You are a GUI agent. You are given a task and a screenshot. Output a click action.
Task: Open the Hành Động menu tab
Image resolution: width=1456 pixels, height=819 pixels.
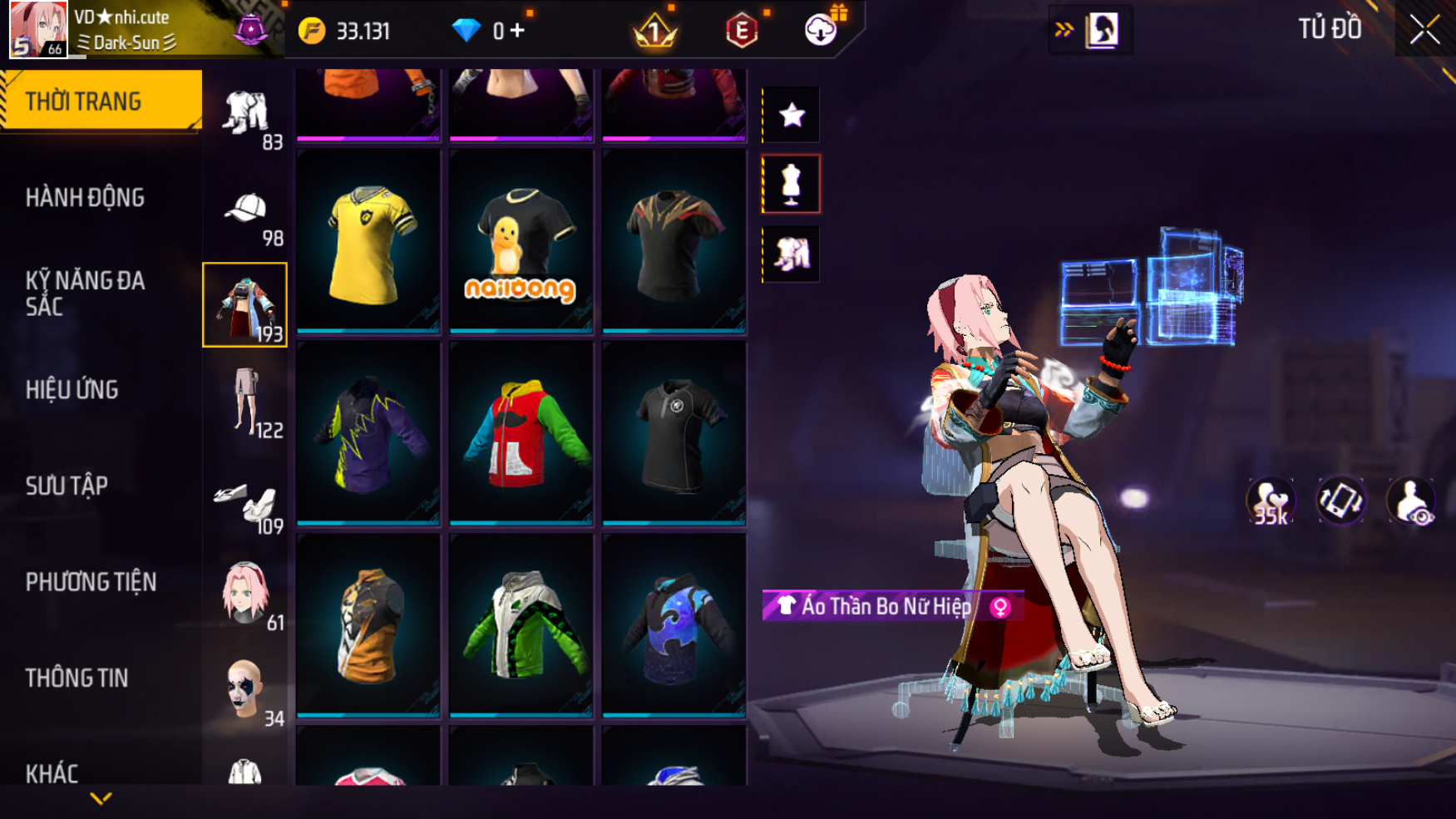(85, 198)
